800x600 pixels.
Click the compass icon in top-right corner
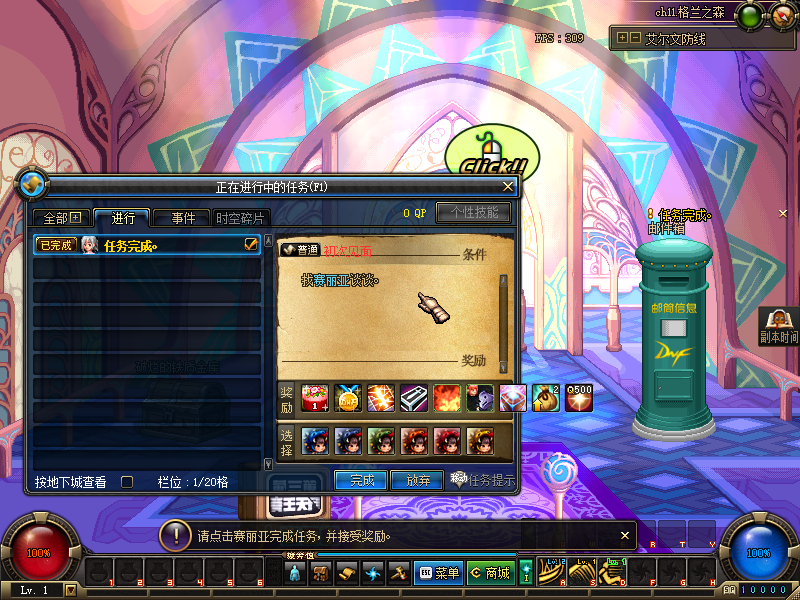(x=782, y=14)
